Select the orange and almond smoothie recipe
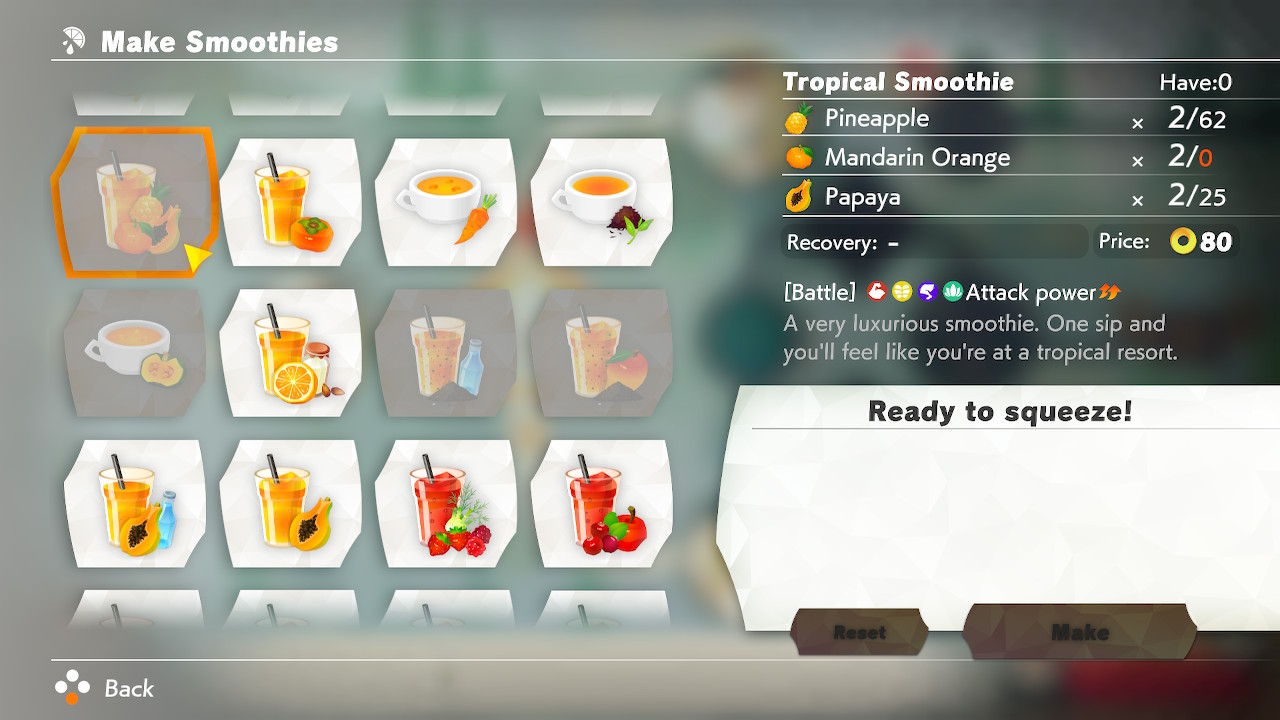 click(290, 352)
